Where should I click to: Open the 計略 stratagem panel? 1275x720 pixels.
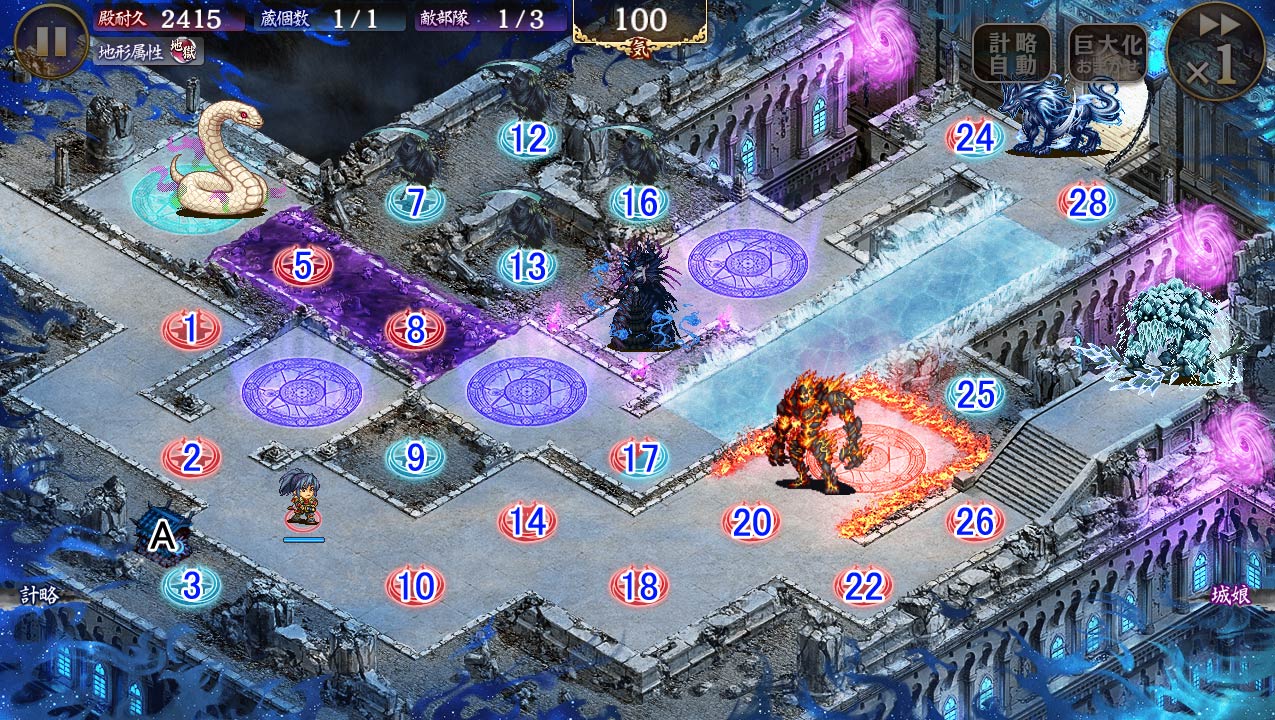[40, 594]
